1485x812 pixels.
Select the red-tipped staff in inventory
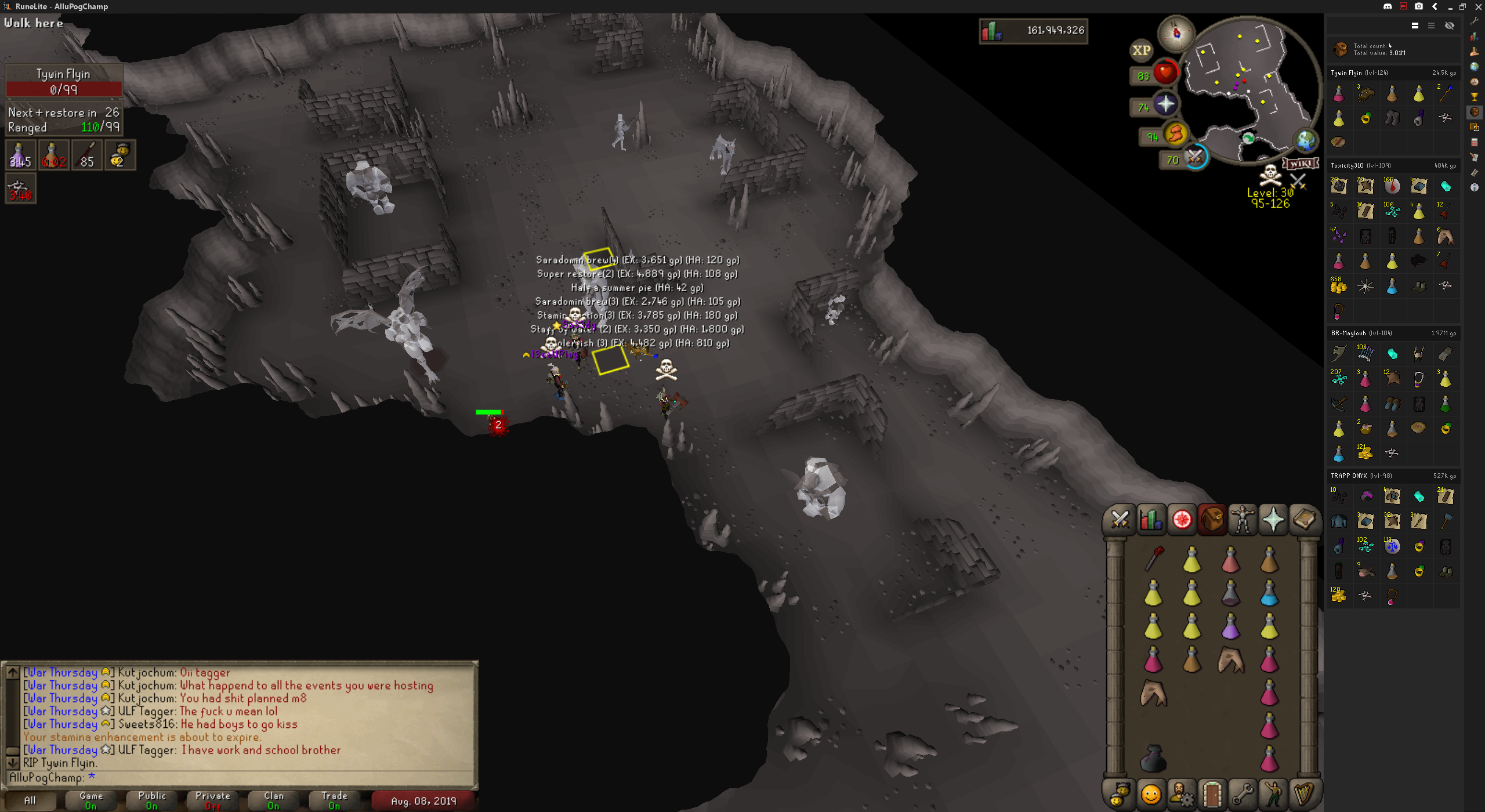(x=1154, y=559)
